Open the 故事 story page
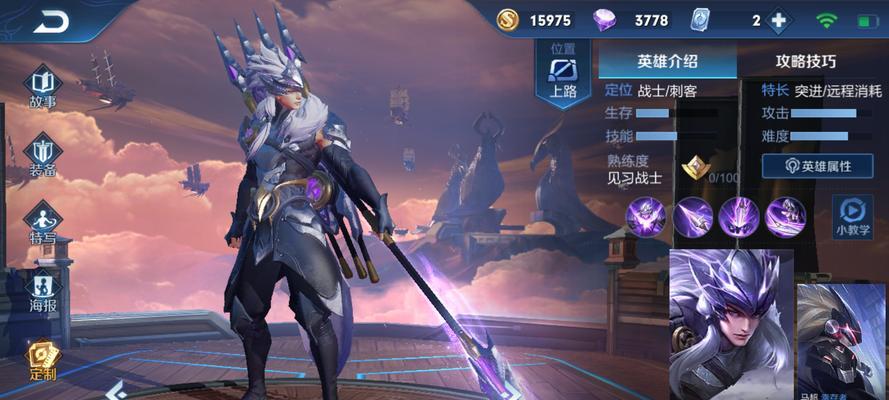This screenshot has width=889, height=400. coord(43,85)
